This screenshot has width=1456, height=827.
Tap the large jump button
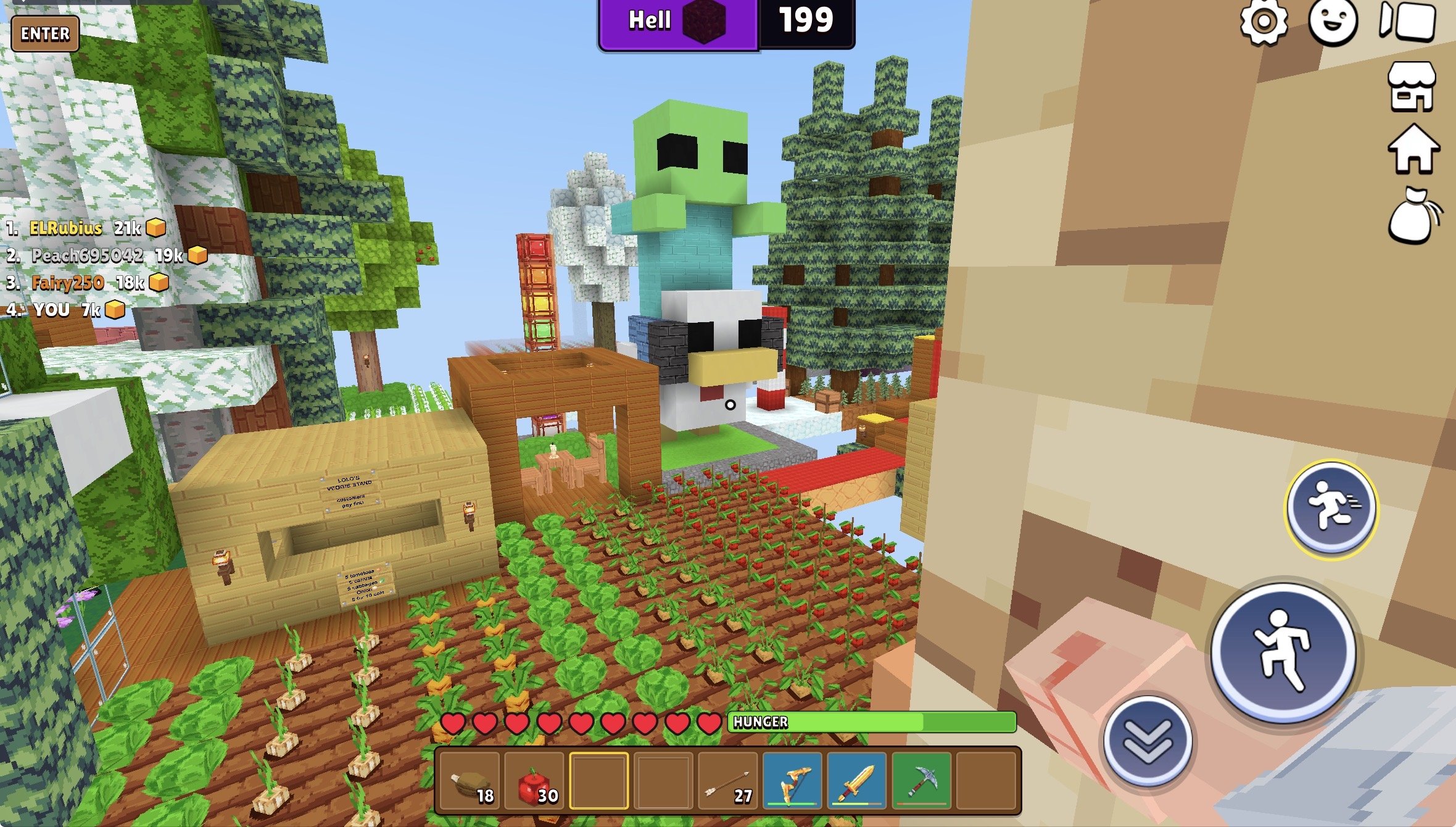point(1283,650)
